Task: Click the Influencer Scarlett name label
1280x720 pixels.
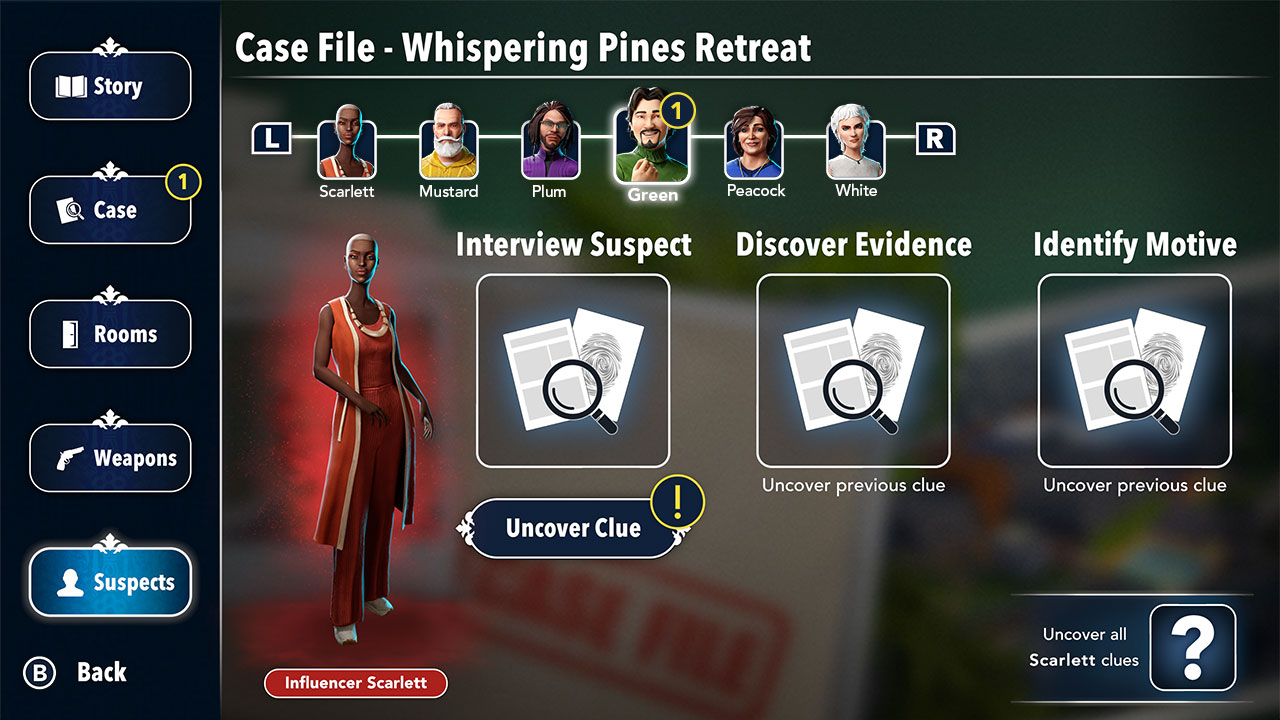Action: [355, 684]
